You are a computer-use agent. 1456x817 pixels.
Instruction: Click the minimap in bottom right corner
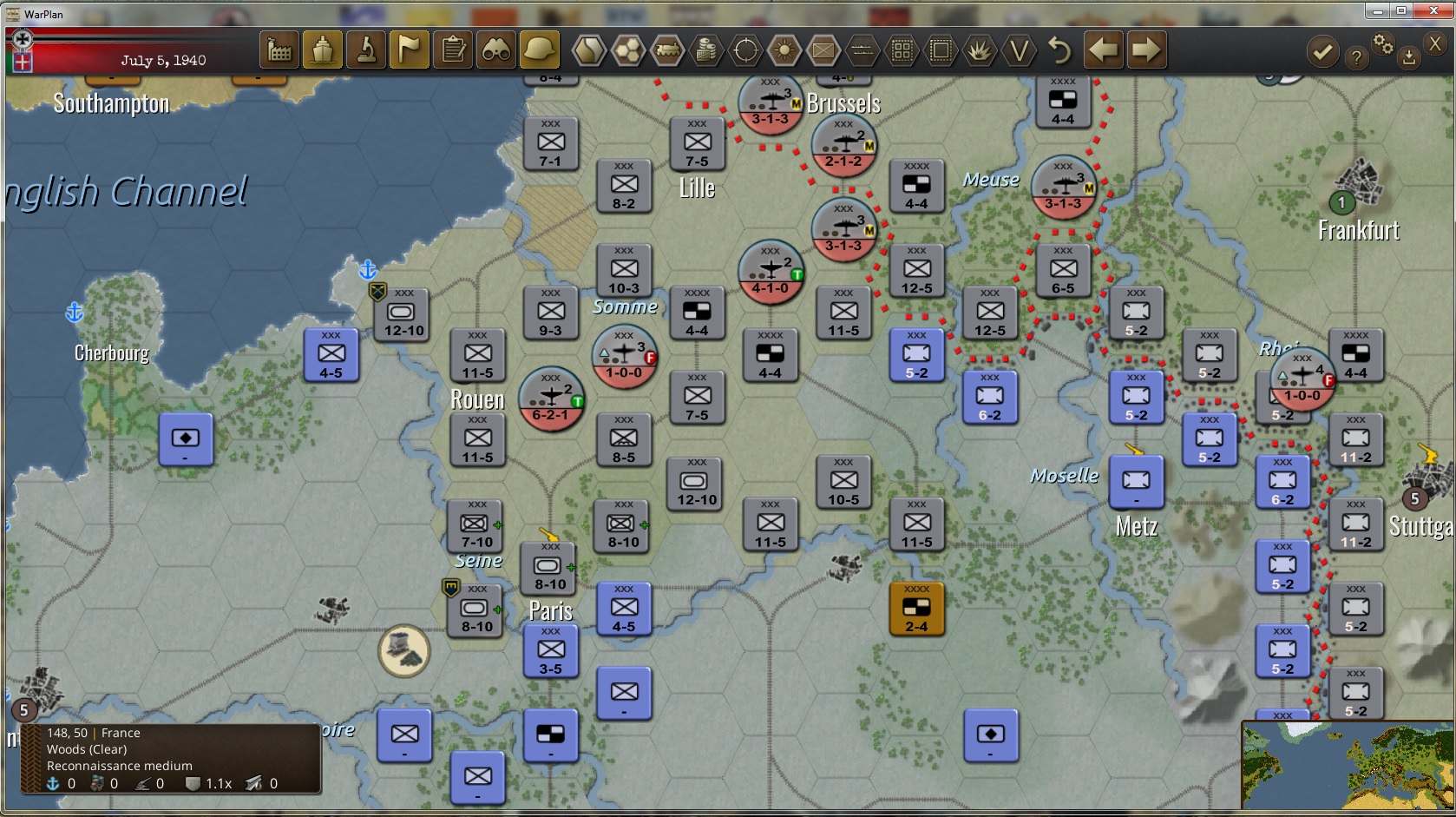pyautogui.click(x=1348, y=764)
